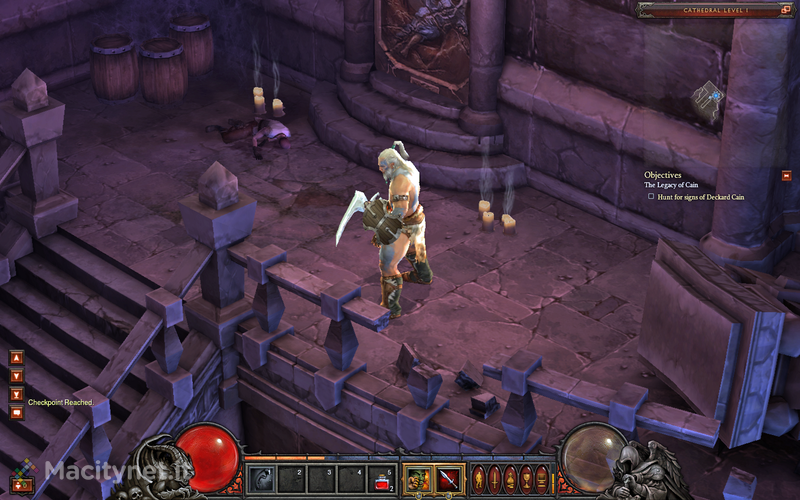Open the social button in the bottom corner
800x500 pixels.
tap(18, 485)
